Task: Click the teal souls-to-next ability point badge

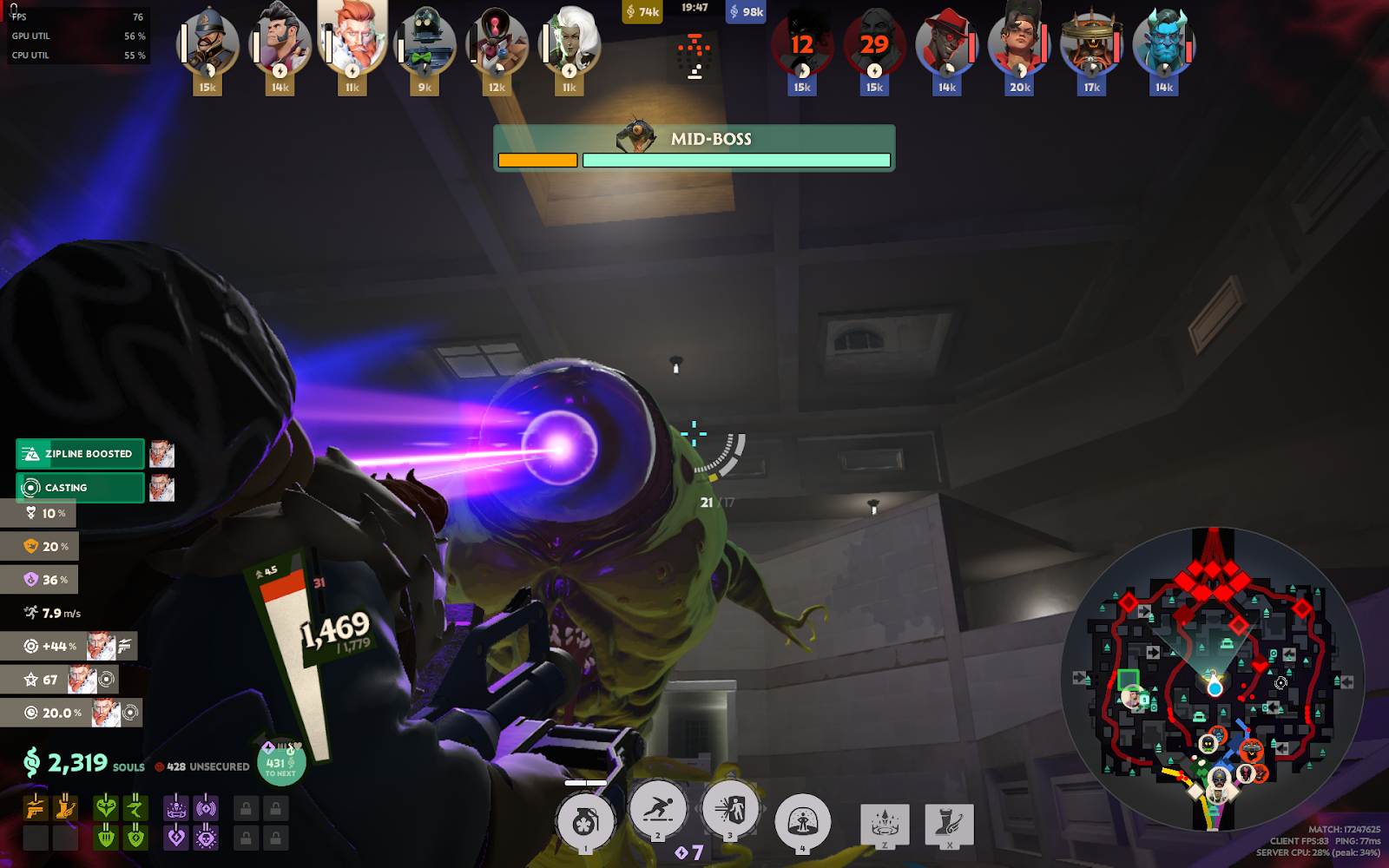Action: coord(280,763)
